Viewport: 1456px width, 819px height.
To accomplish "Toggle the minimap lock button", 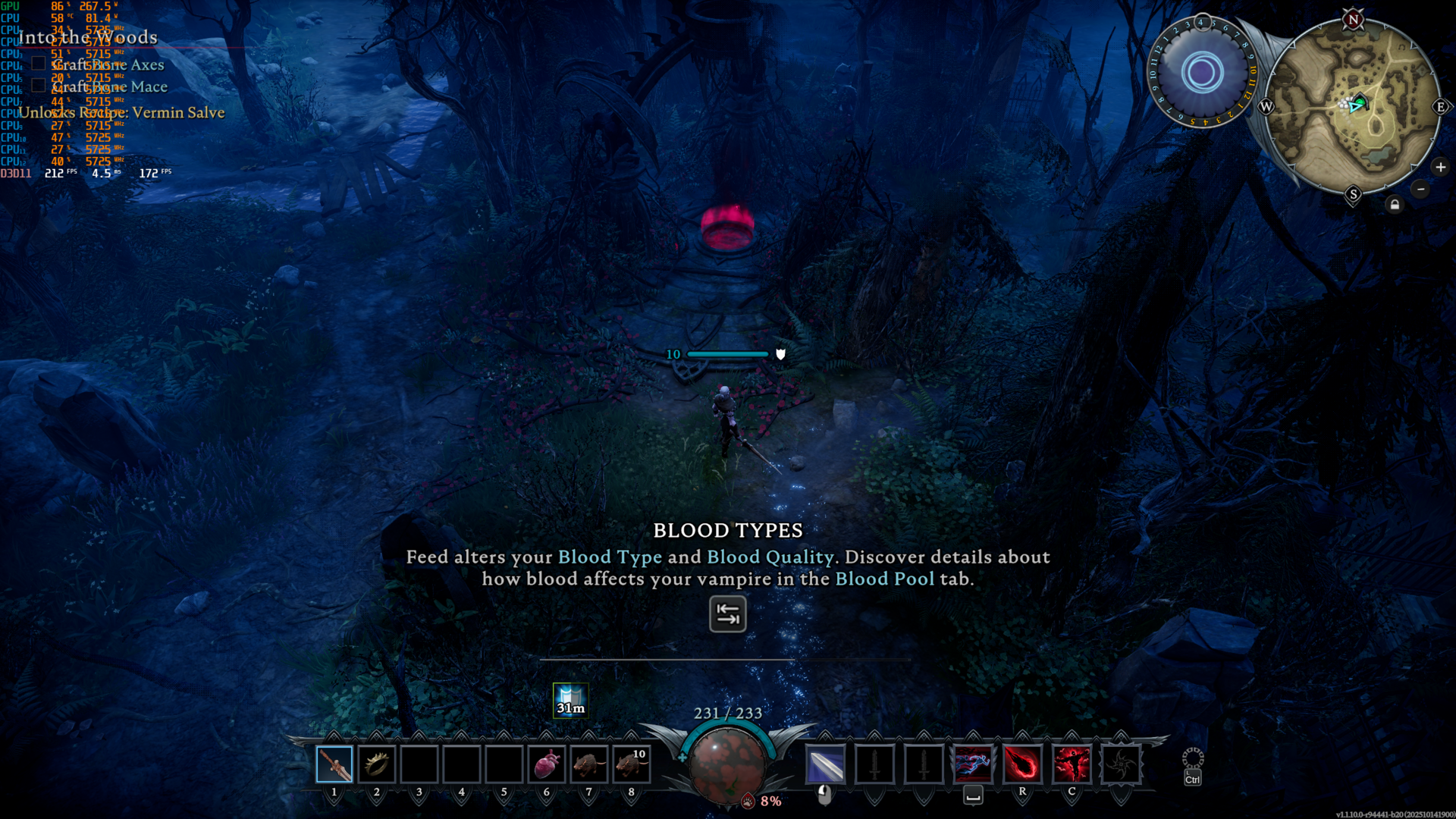I will coord(1395,205).
